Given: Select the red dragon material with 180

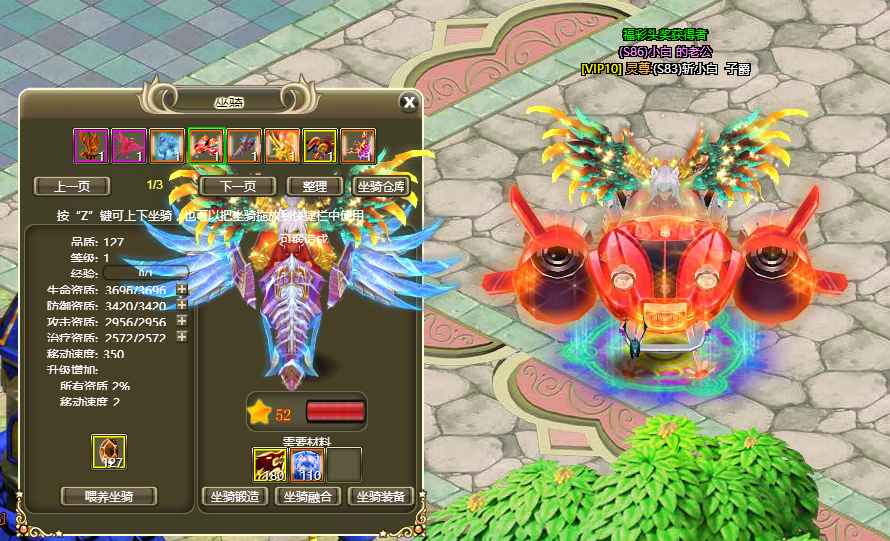Looking at the screenshot, I should pos(269,465).
